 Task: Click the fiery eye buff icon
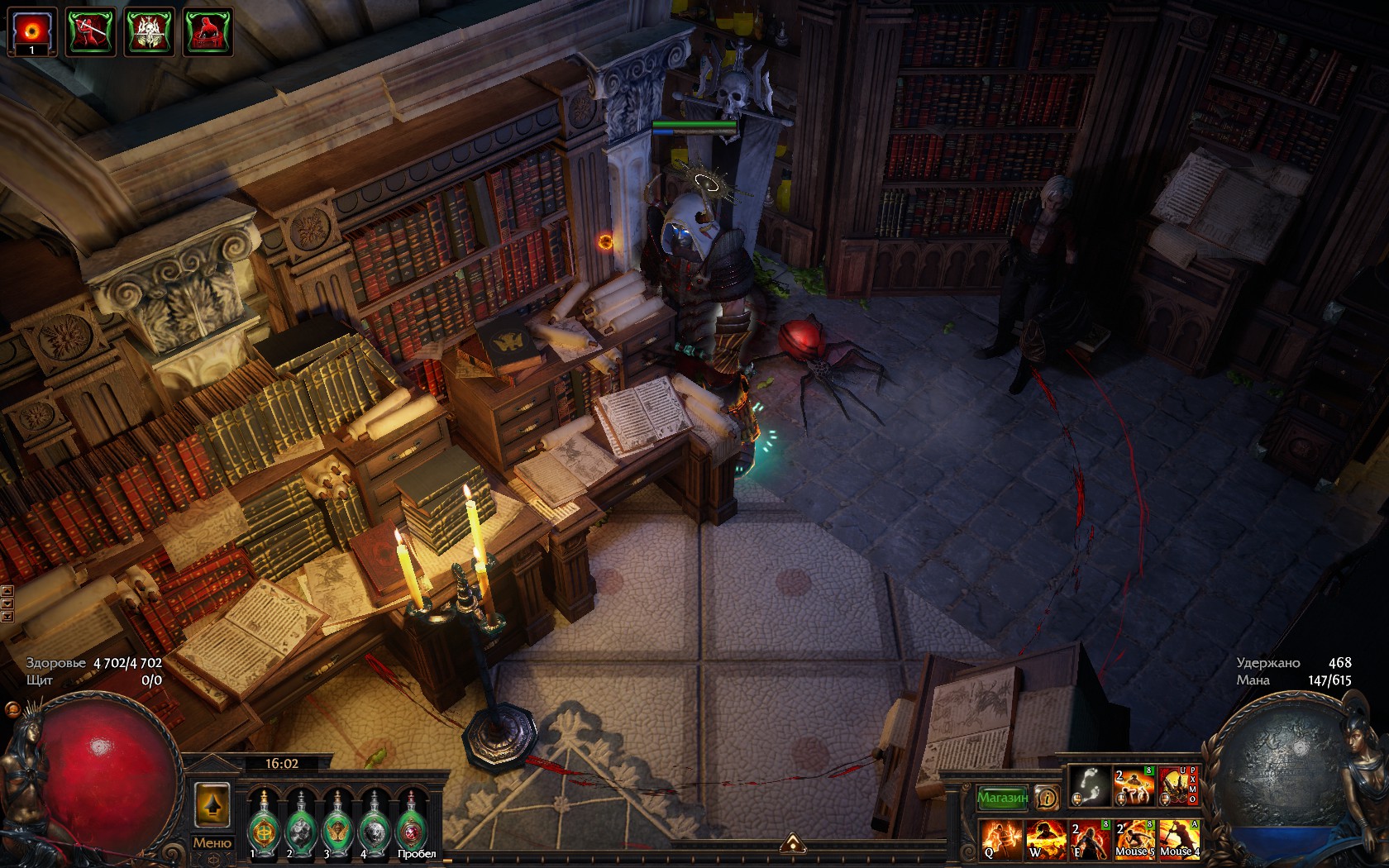32,31
